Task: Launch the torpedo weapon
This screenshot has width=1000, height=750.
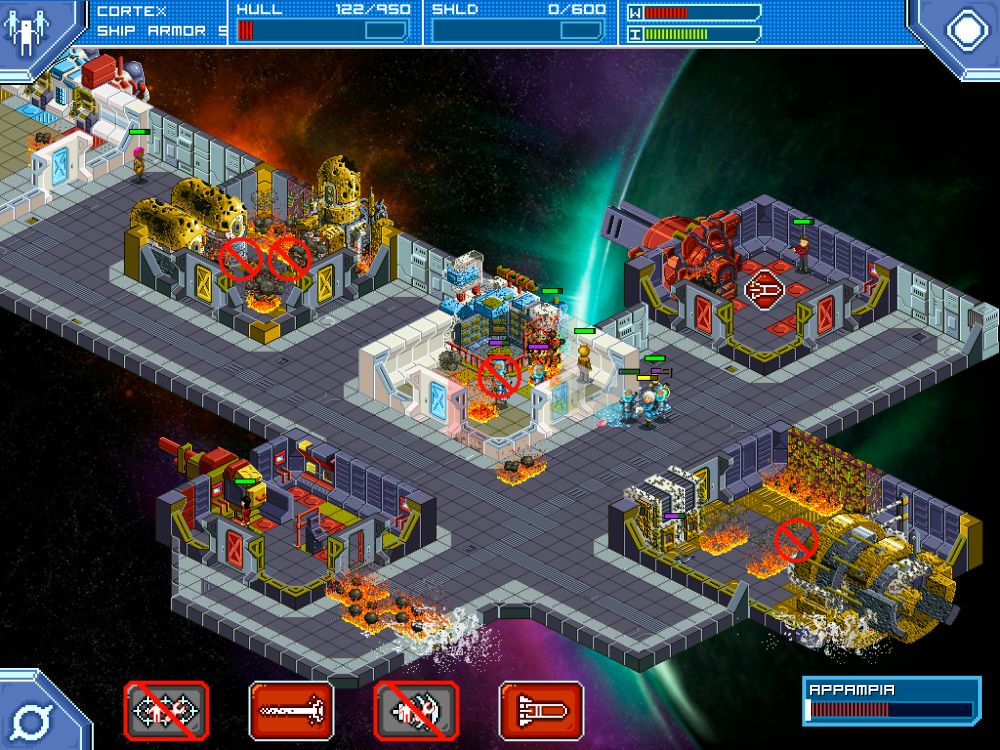Action: (x=541, y=710)
